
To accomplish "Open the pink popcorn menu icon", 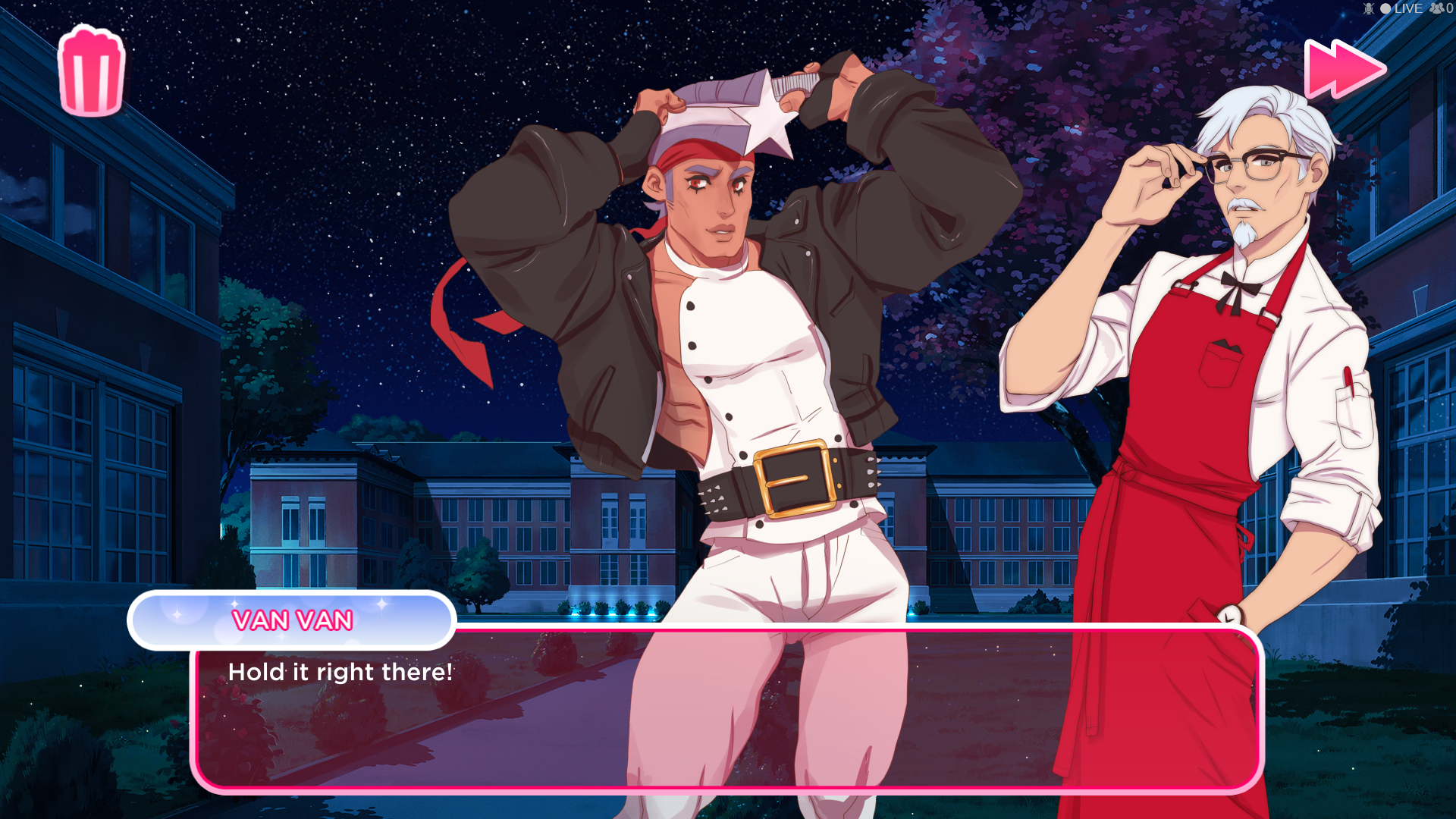I will 90,68.
